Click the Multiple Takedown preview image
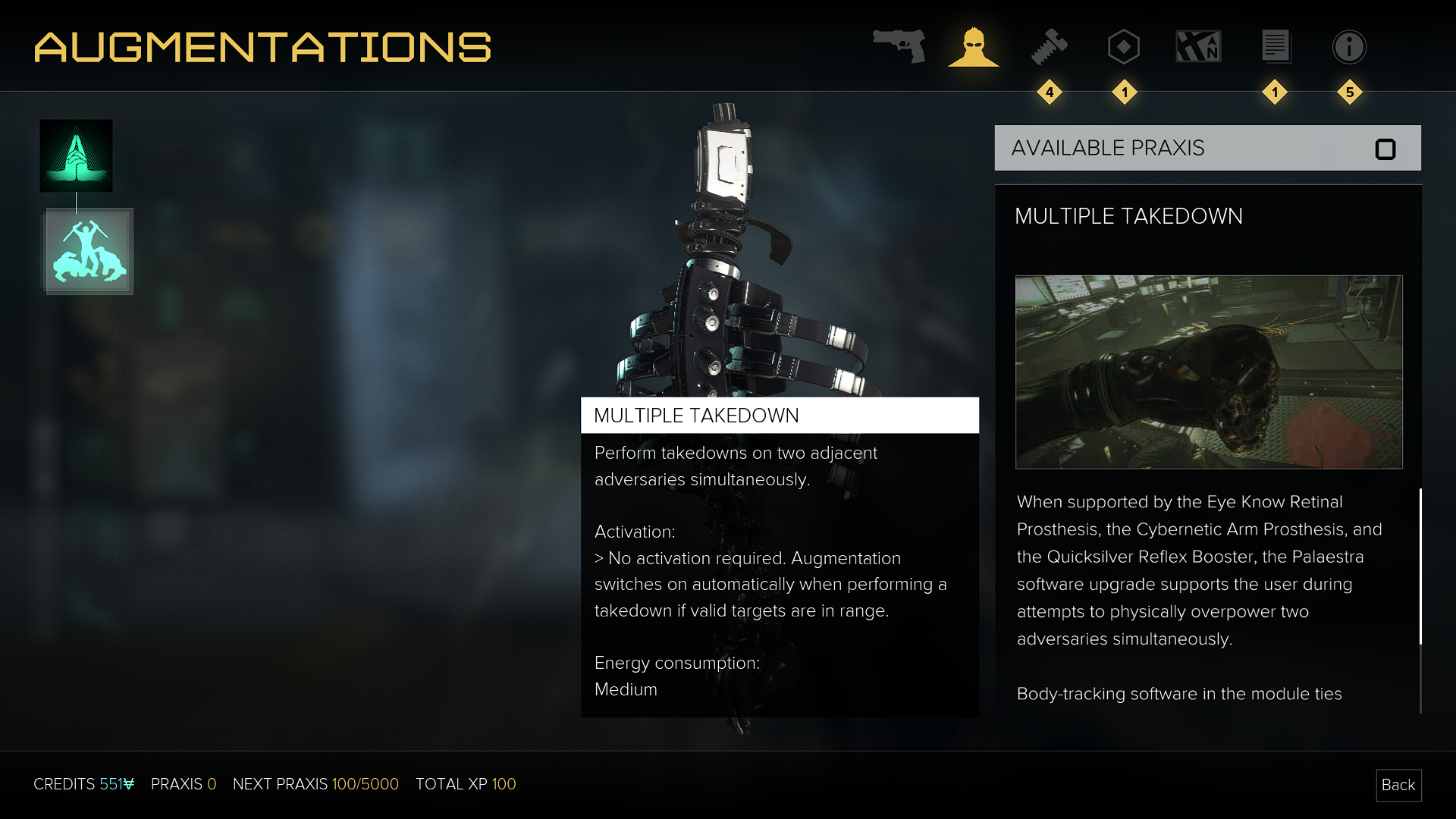 point(1209,372)
